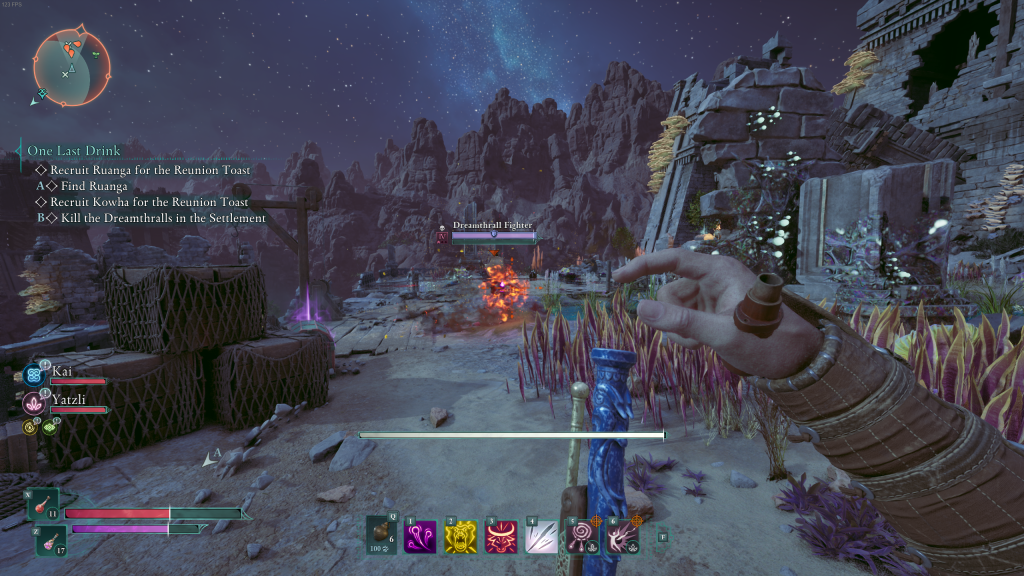Activate the red bull head ability
The image size is (1024, 576).
click(x=499, y=538)
